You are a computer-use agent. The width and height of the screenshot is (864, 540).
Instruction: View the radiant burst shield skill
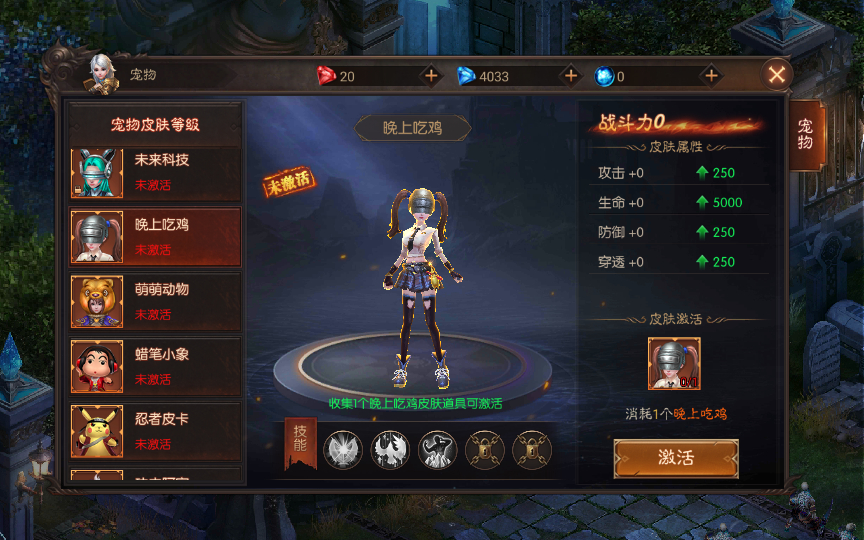click(343, 450)
